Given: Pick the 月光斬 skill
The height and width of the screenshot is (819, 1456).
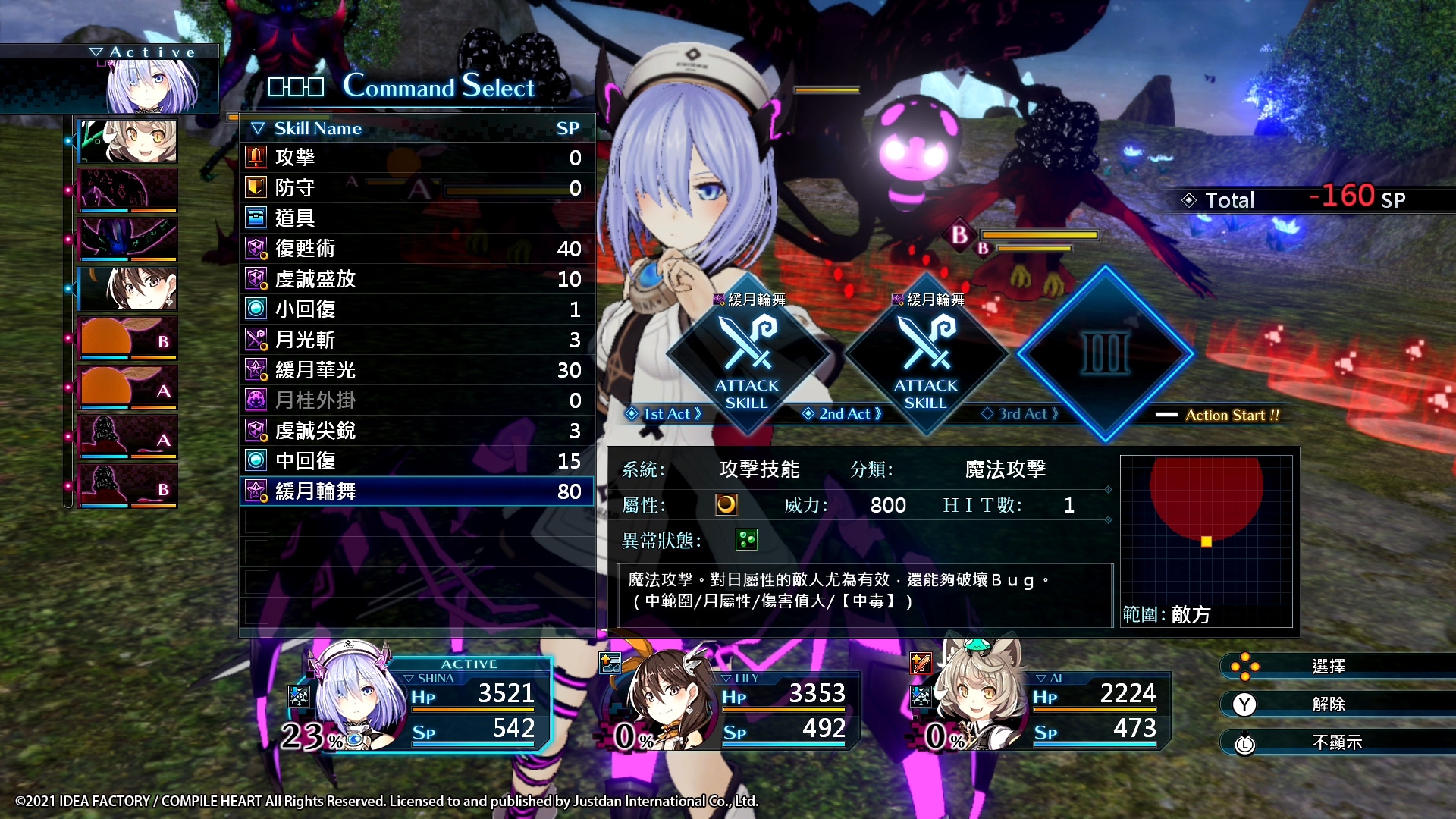Looking at the screenshot, I should [416, 340].
